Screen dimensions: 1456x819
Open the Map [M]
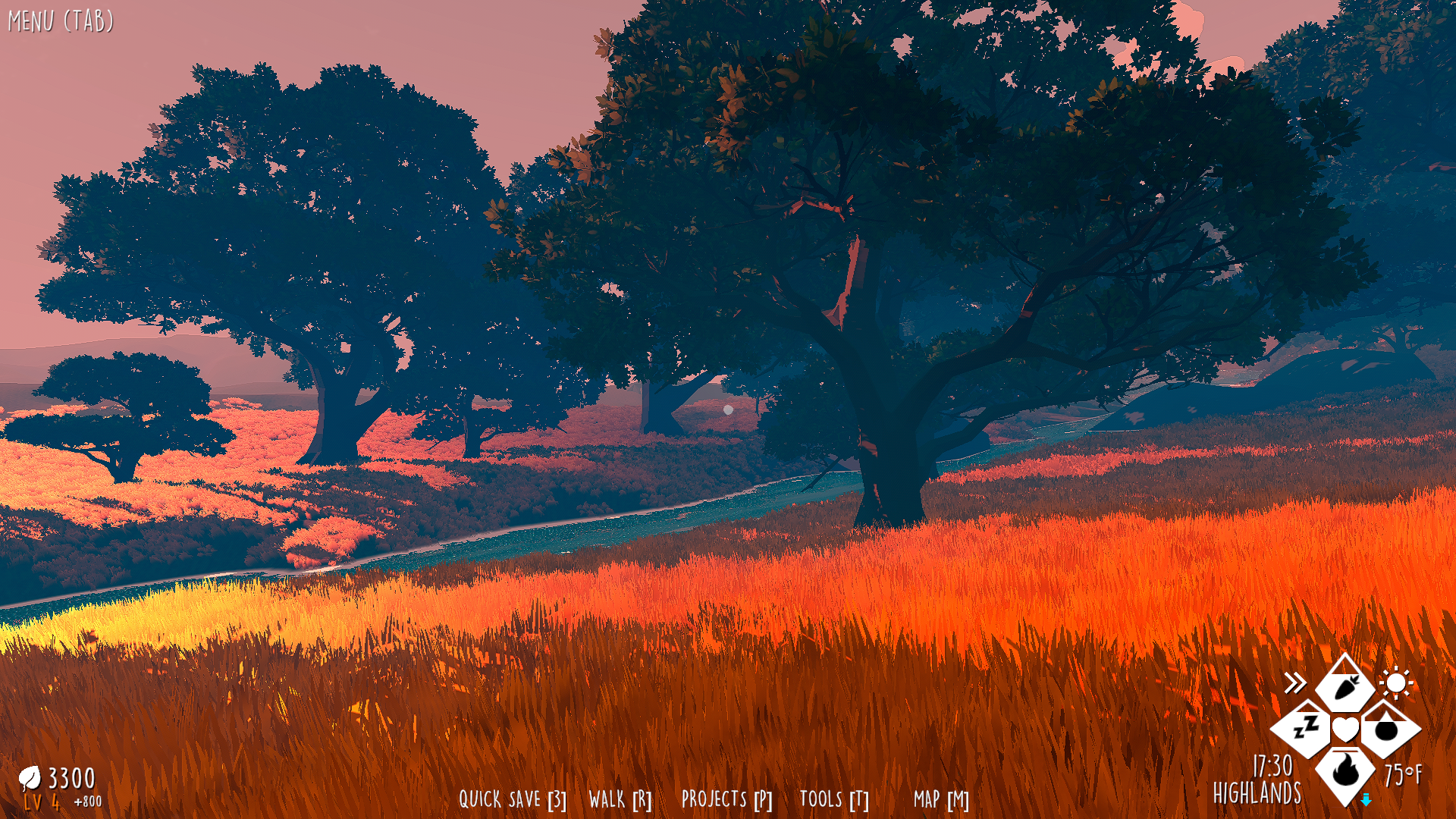[x=940, y=799]
